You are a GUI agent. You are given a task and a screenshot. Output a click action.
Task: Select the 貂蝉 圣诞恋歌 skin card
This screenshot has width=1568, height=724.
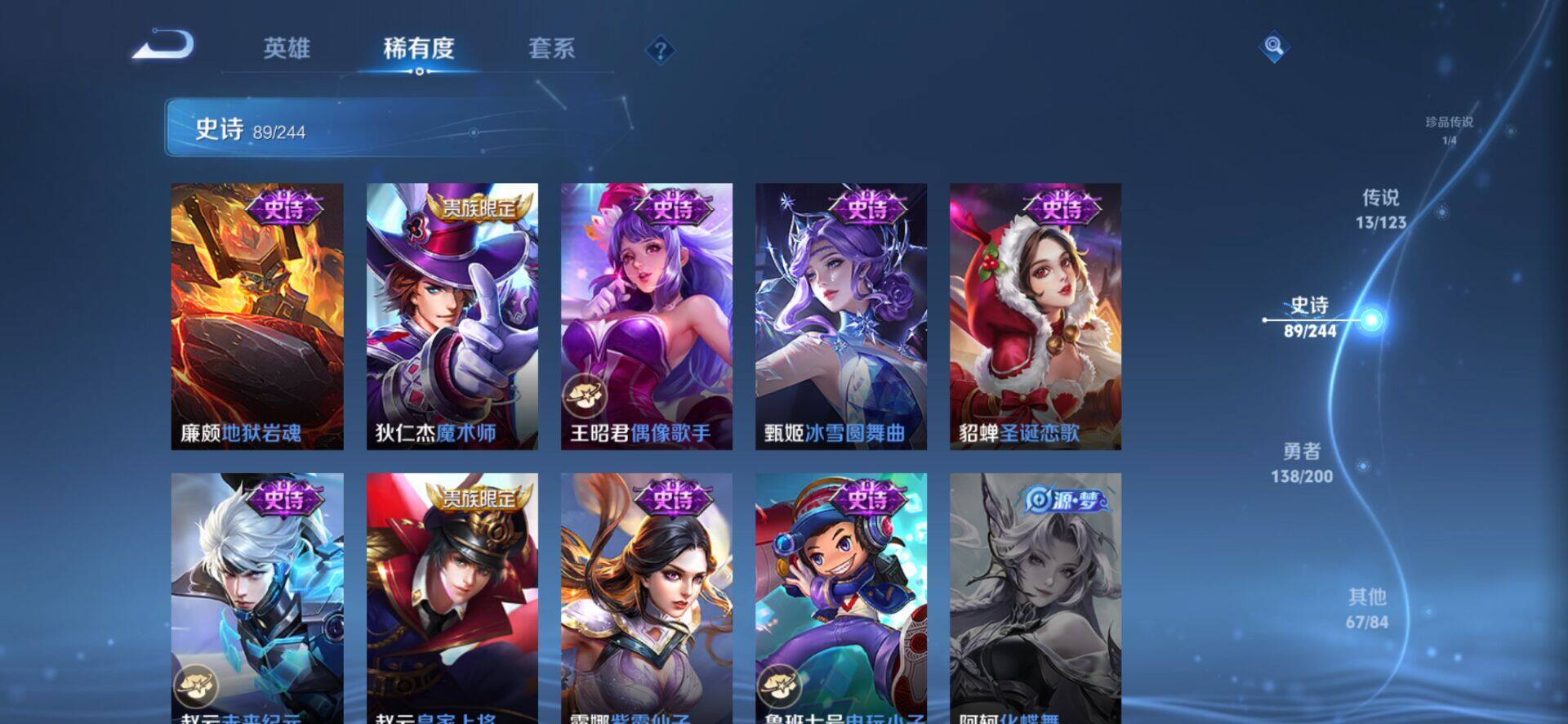1035,316
